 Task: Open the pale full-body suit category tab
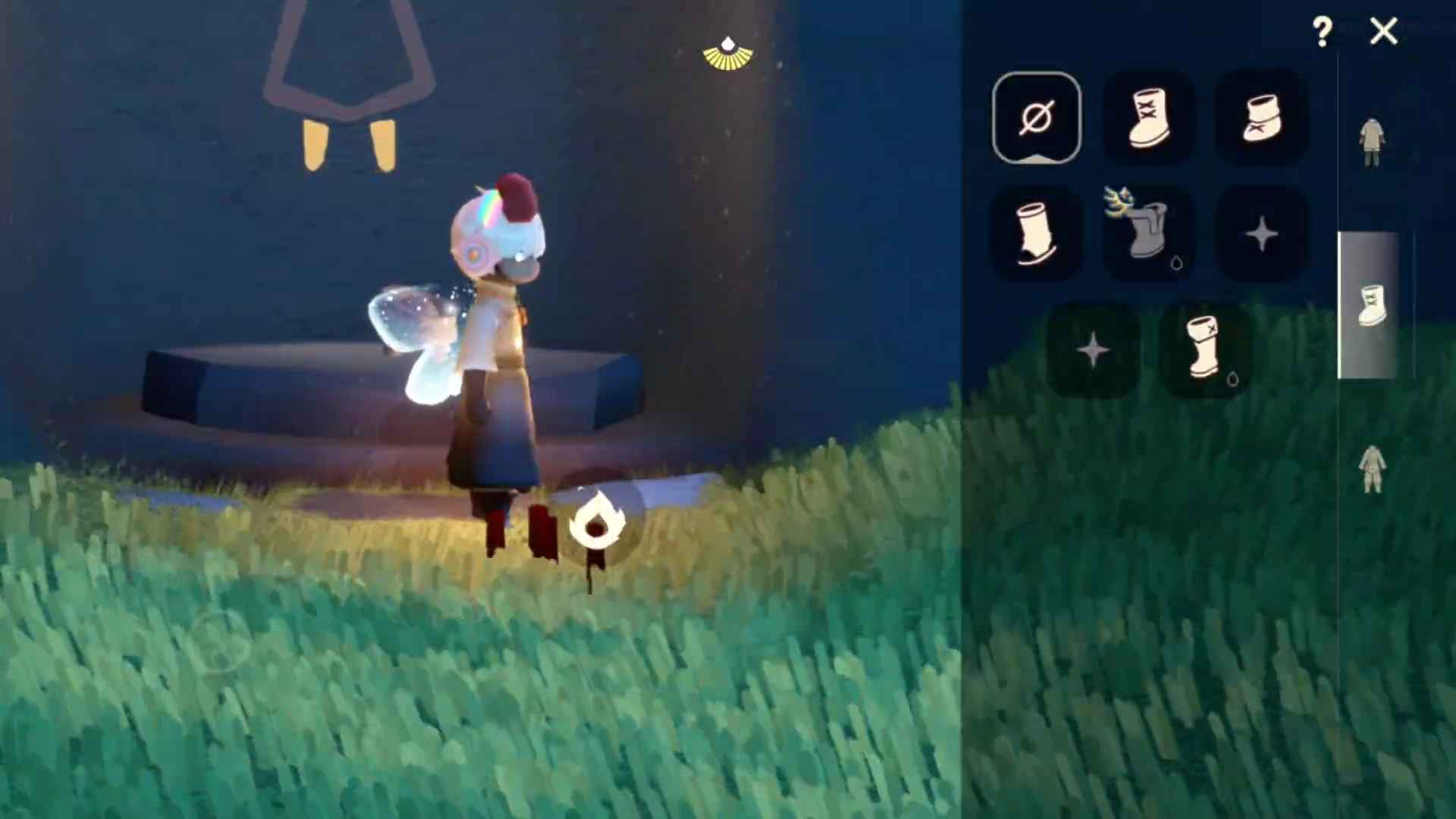[x=1371, y=469]
